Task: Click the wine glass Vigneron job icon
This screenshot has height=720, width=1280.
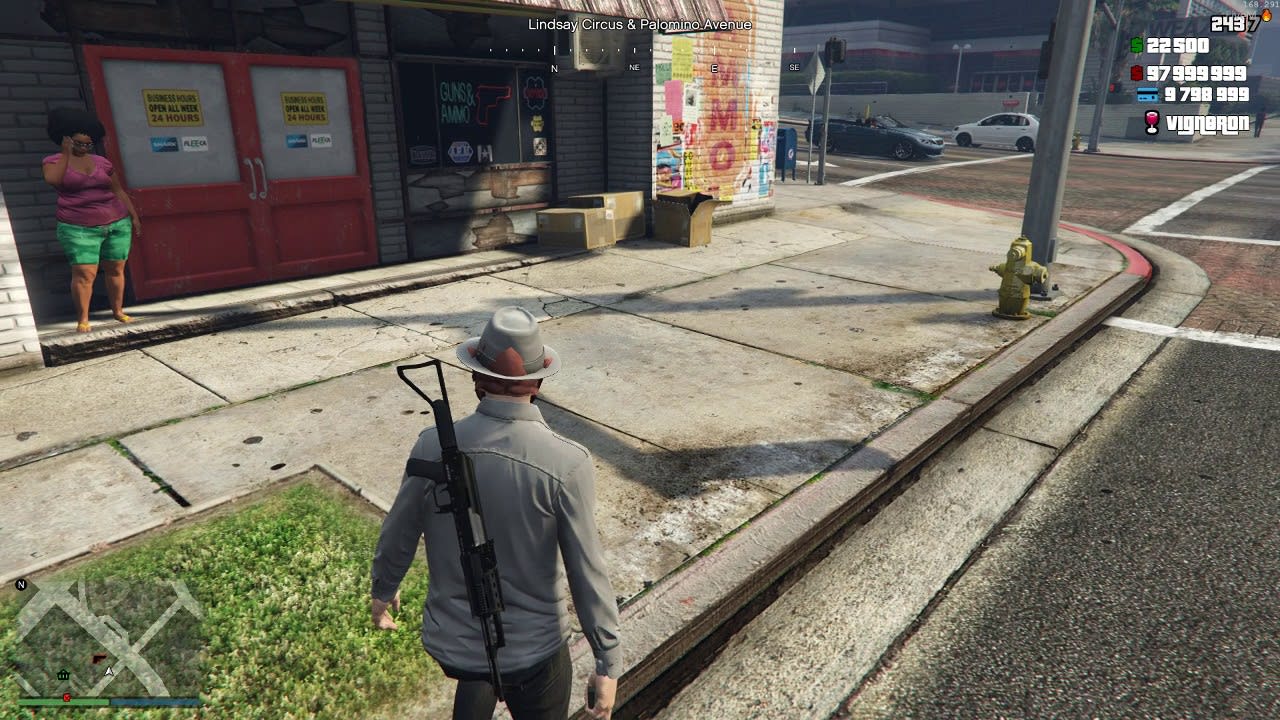Action: [1152, 123]
